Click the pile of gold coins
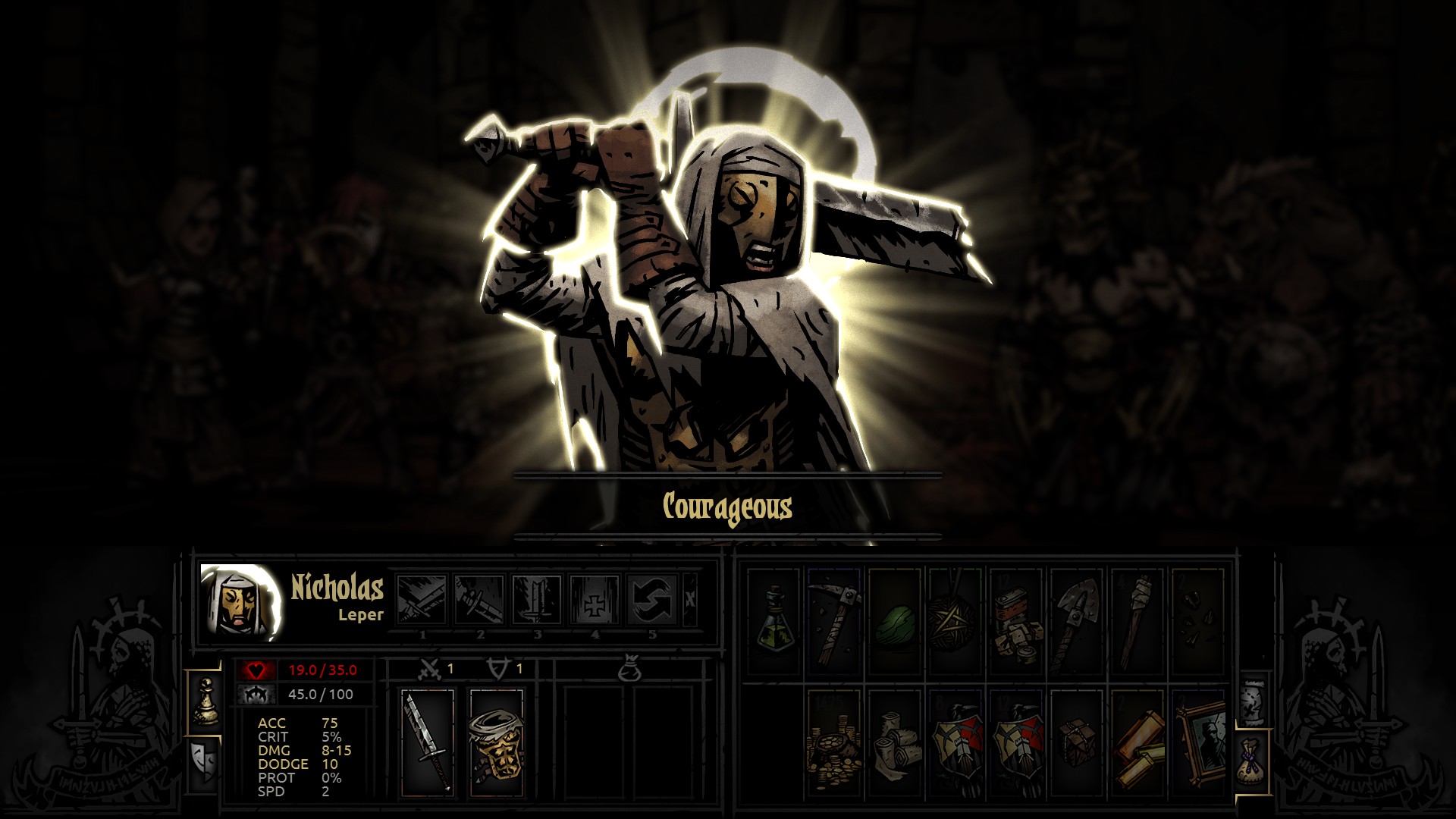Screen dimensions: 1456x819 click(833, 743)
